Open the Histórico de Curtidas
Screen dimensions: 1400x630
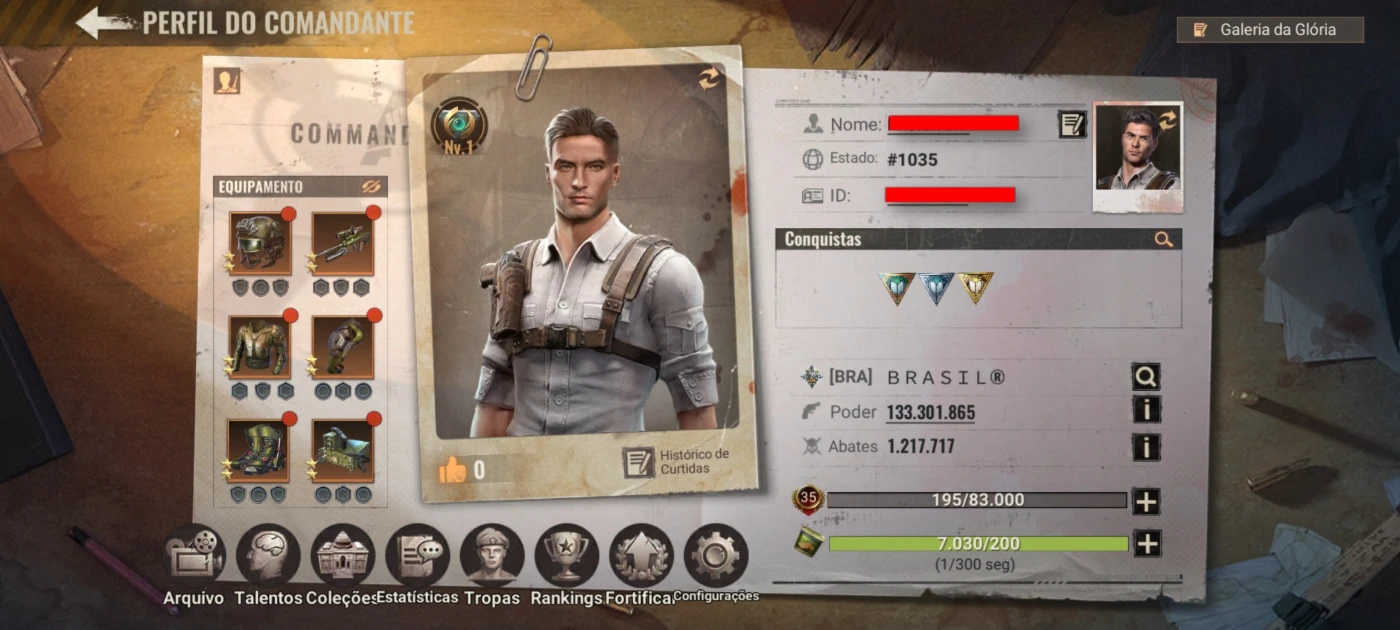pos(676,462)
